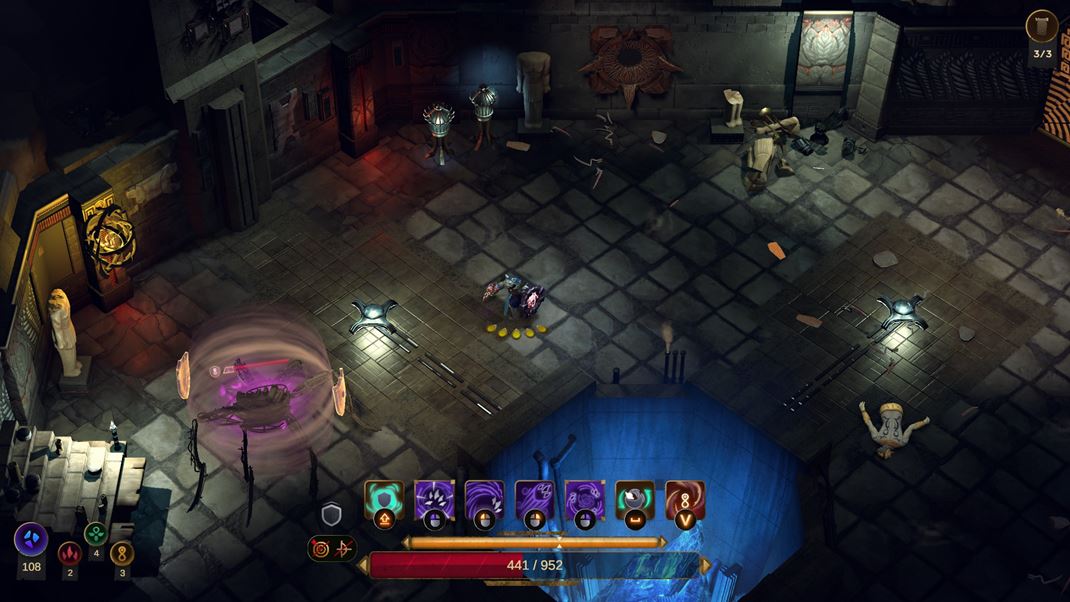Select the grey shield status icon
The image size is (1070, 602).
331,515
